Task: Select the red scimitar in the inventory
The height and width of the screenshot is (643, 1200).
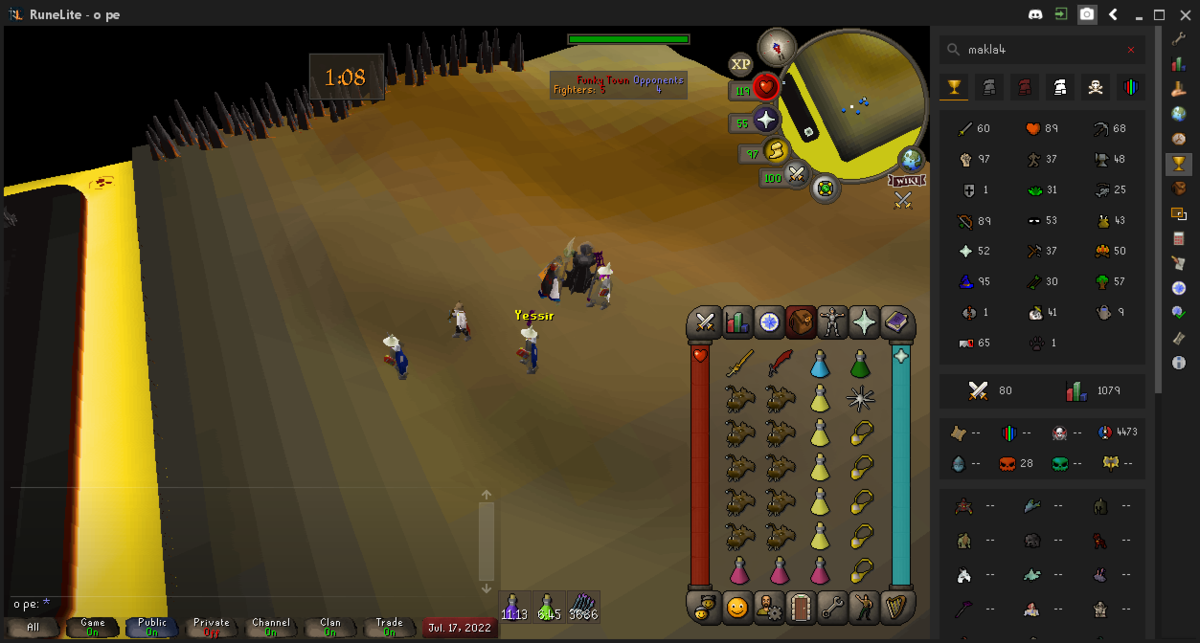Action: tap(780, 364)
